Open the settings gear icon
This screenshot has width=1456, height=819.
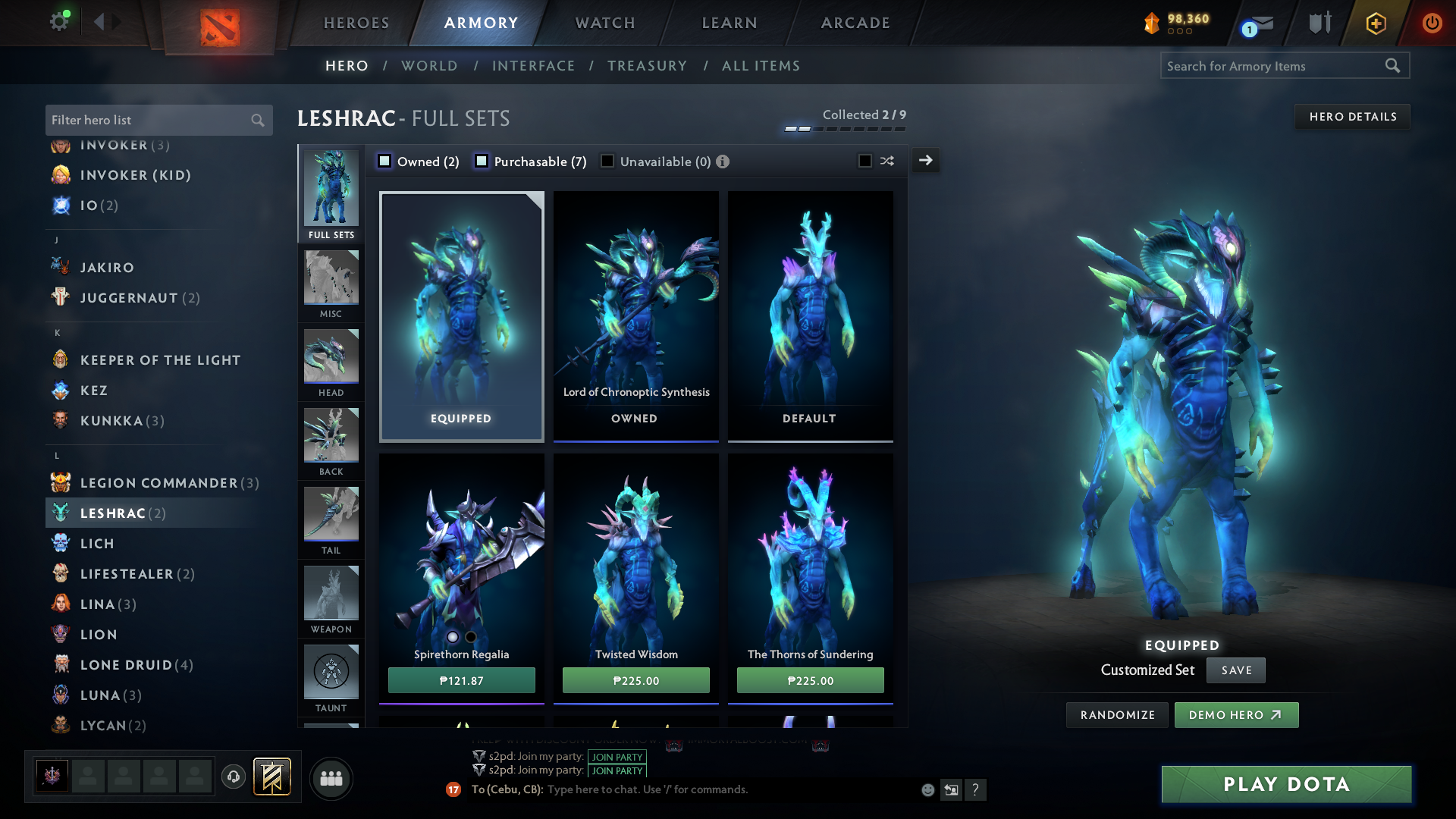coord(59,21)
